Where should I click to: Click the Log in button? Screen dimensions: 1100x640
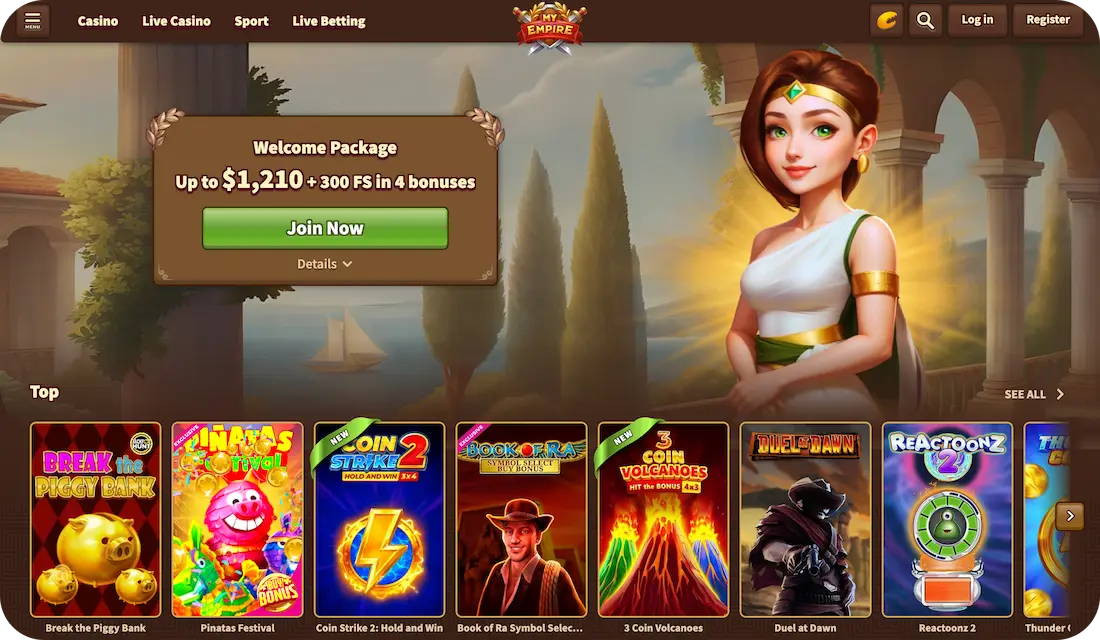pyautogui.click(x=977, y=20)
